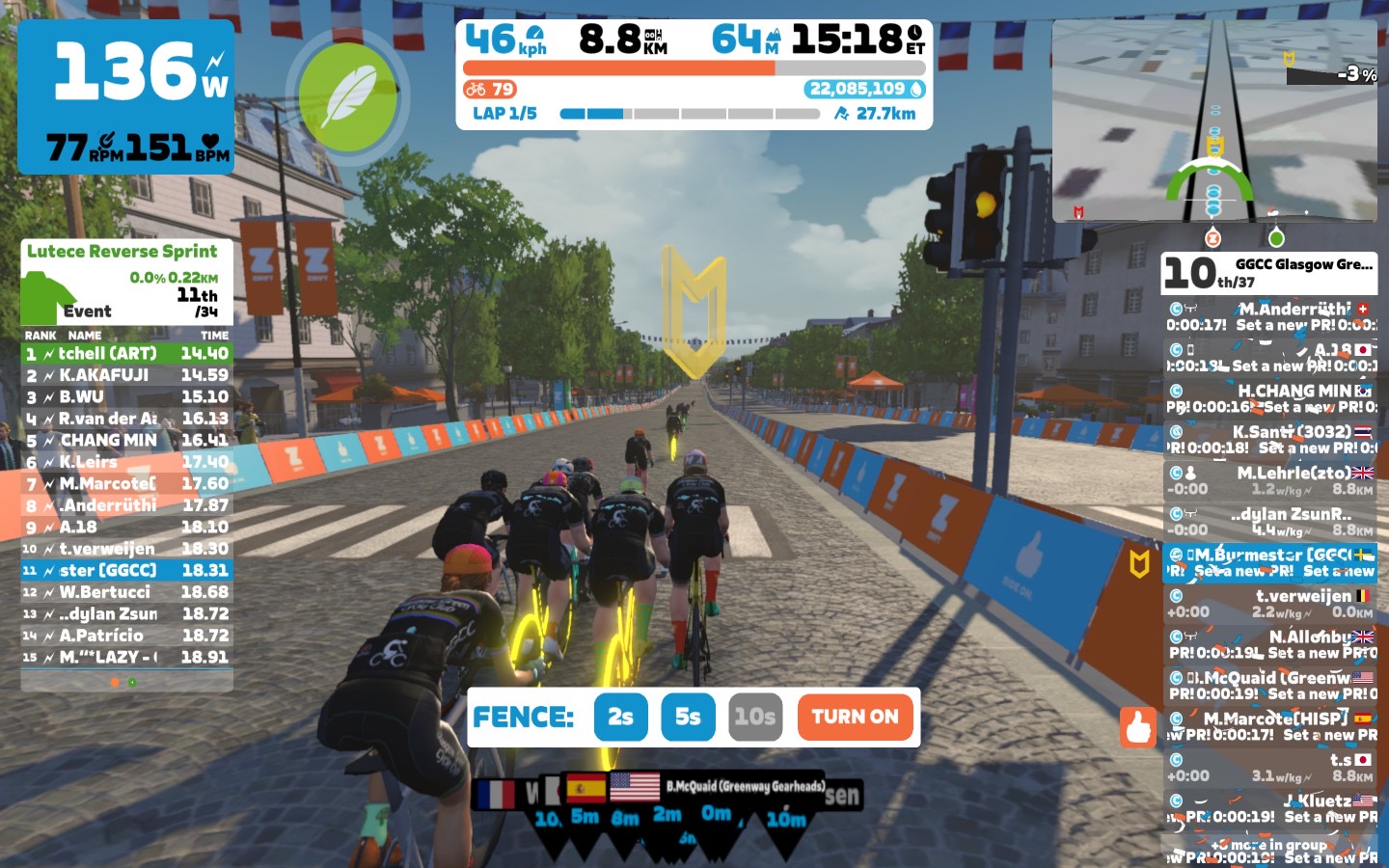Set fence distance to 2s
Image resolution: width=1389 pixels, height=868 pixels.
620,717
